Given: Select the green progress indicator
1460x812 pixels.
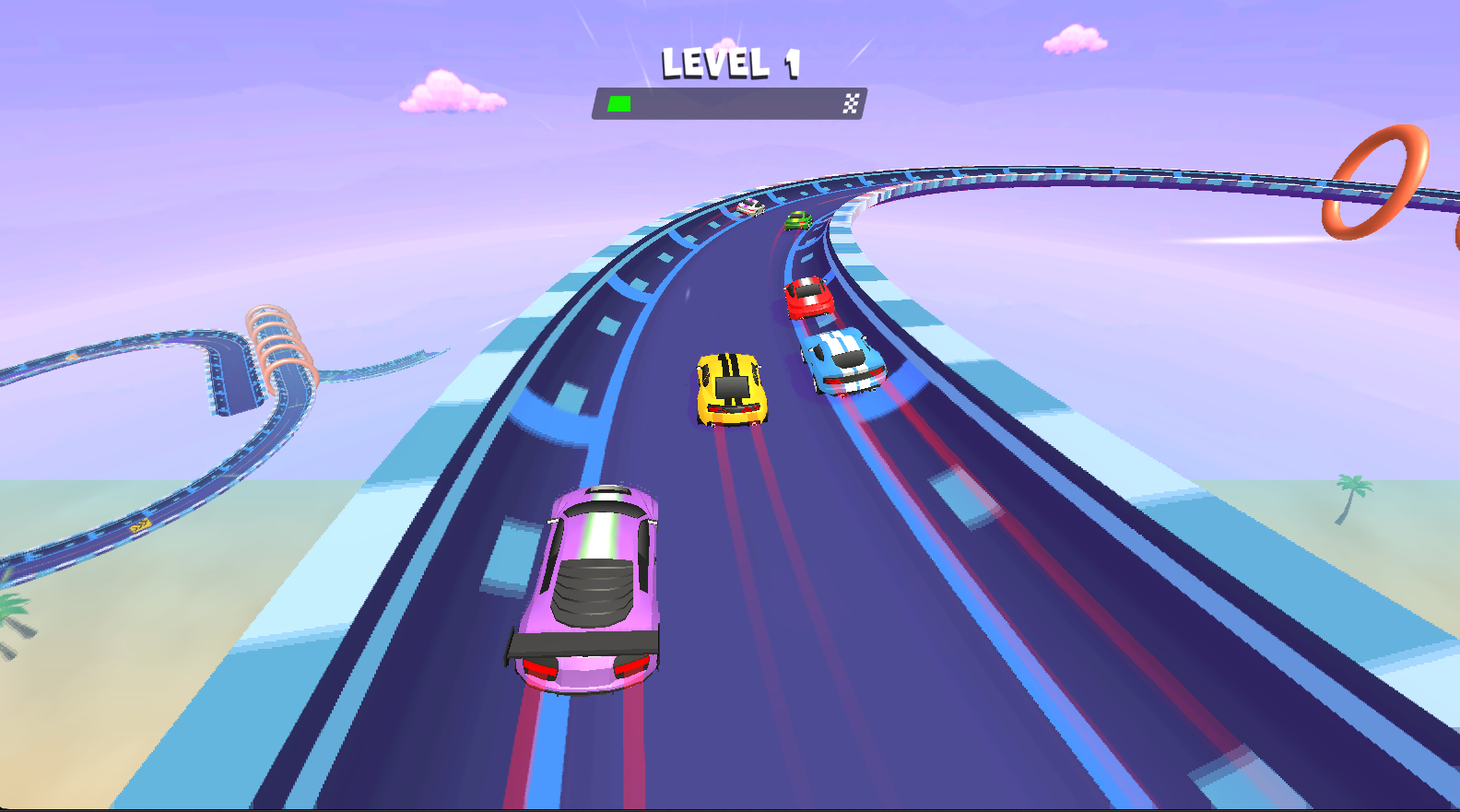Looking at the screenshot, I should pyautogui.click(x=618, y=104).
